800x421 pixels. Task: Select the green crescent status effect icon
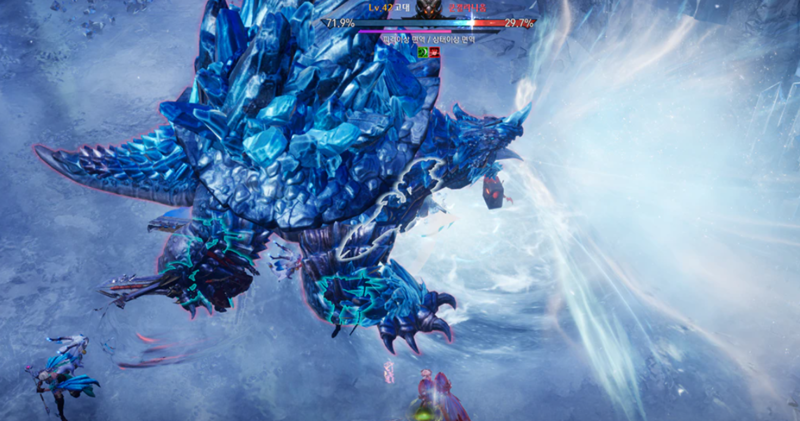pyautogui.click(x=423, y=51)
